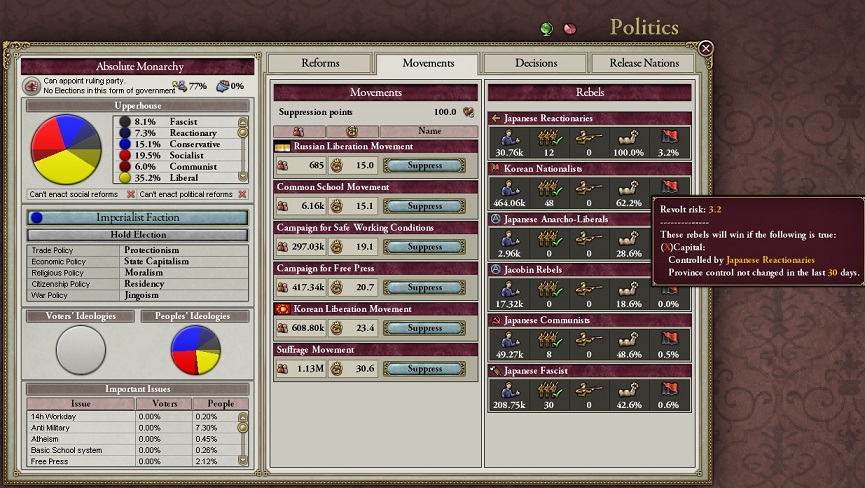Image resolution: width=865 pixels, height=488 pixels.
Task: Show the Release Nations tab
Action: tap(644, 63)
